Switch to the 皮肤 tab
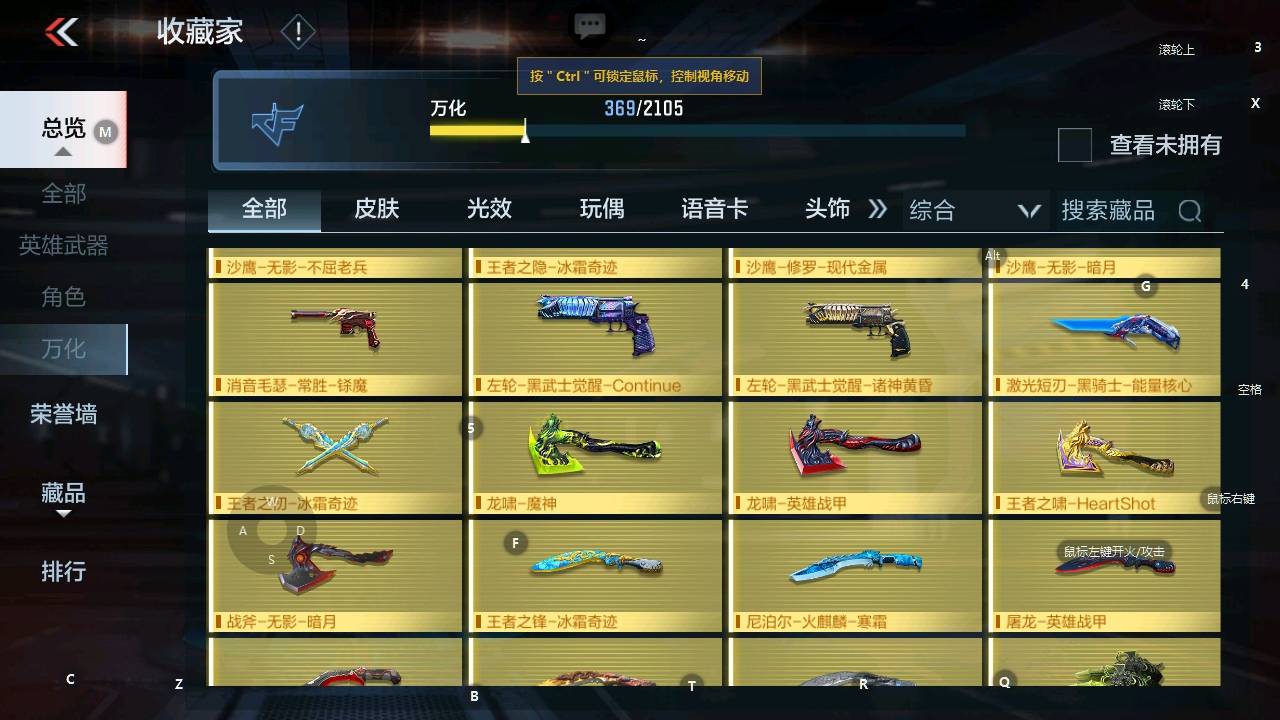Screen dimensions: 1280x720 tap(375, 209)
